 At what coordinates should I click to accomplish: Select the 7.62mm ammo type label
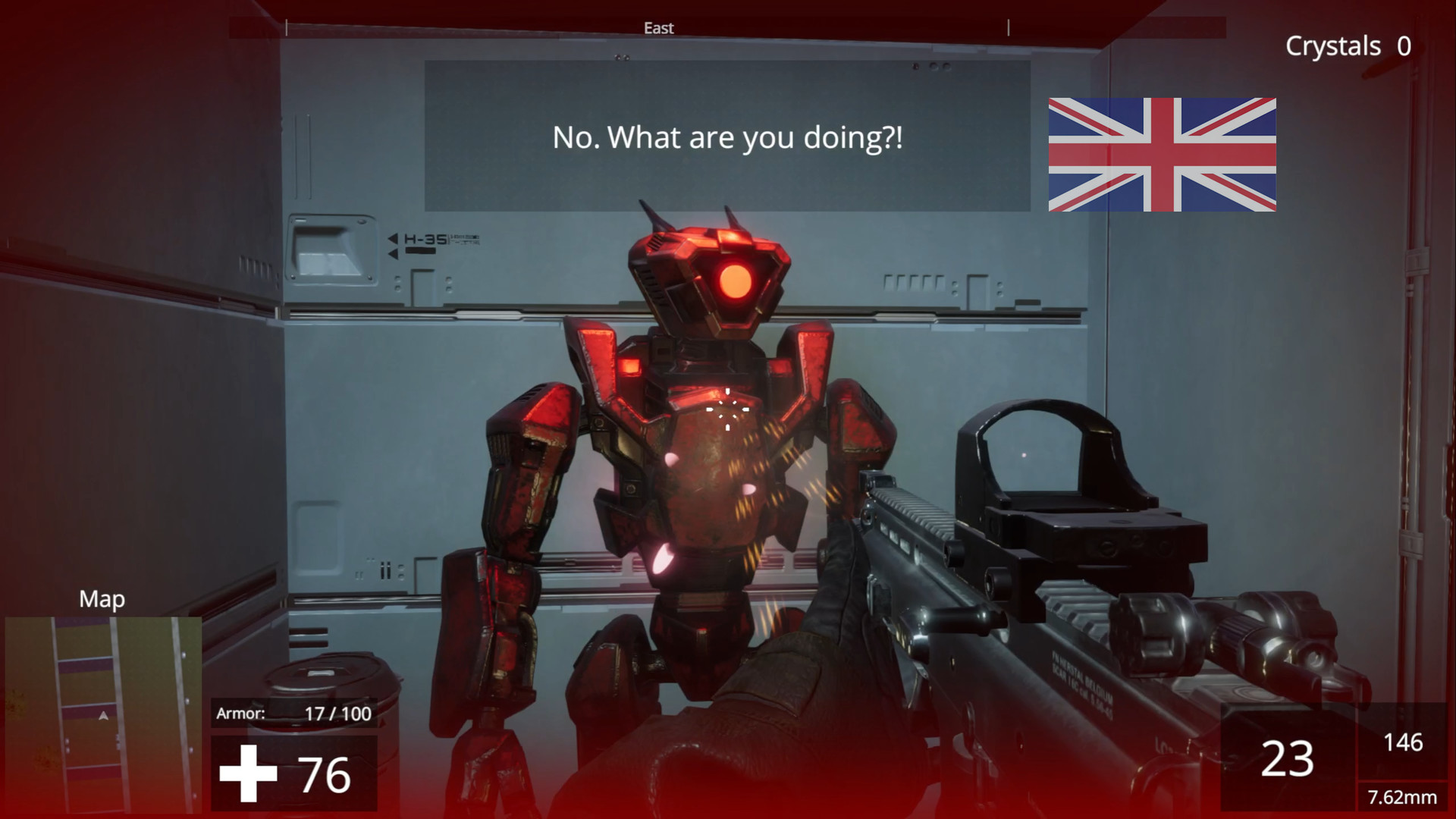[x=1402, y=799]
